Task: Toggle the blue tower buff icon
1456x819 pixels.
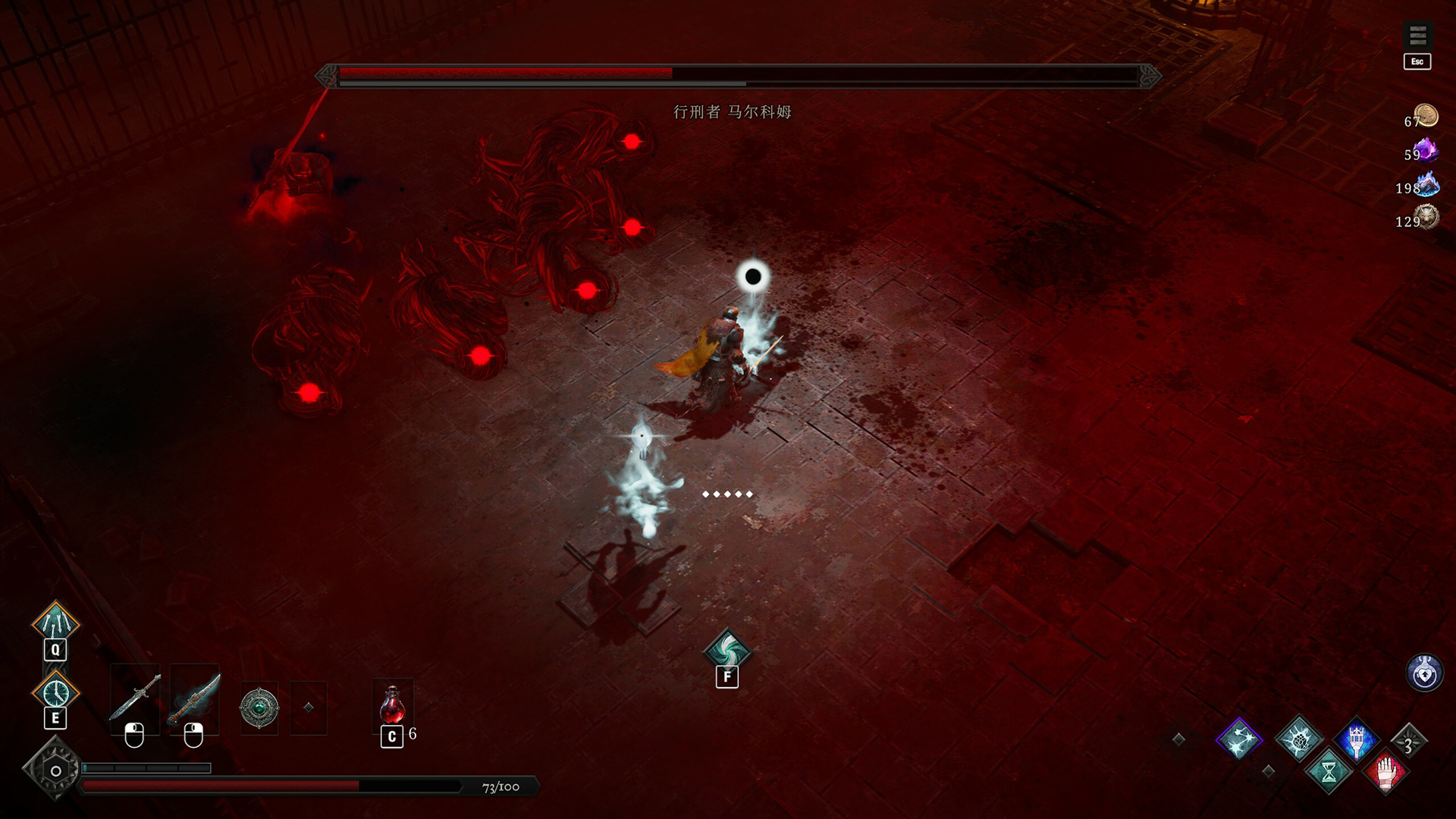Action: click(1356, 741)
